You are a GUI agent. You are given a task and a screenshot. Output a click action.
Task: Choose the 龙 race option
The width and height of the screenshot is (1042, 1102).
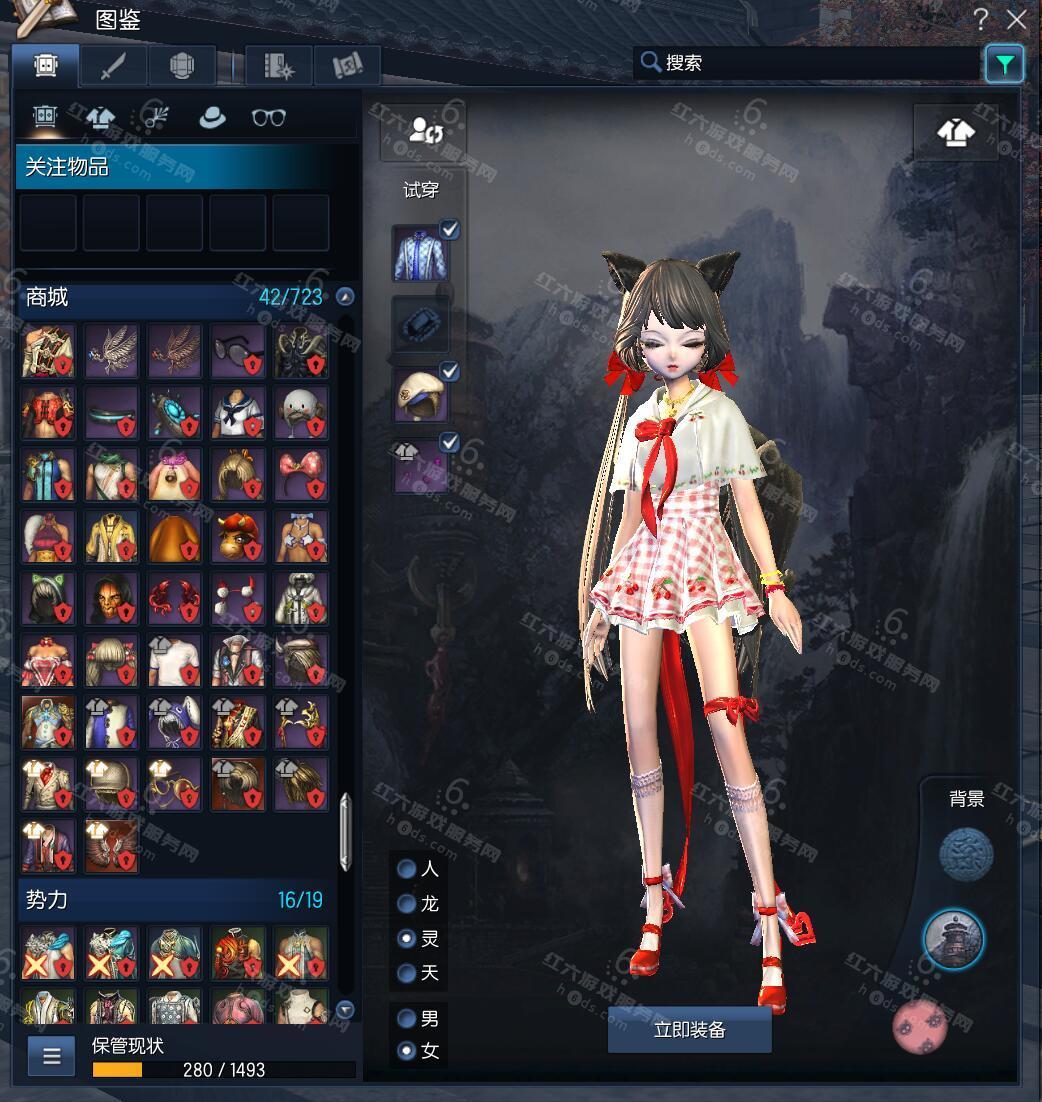coord(407,904)
